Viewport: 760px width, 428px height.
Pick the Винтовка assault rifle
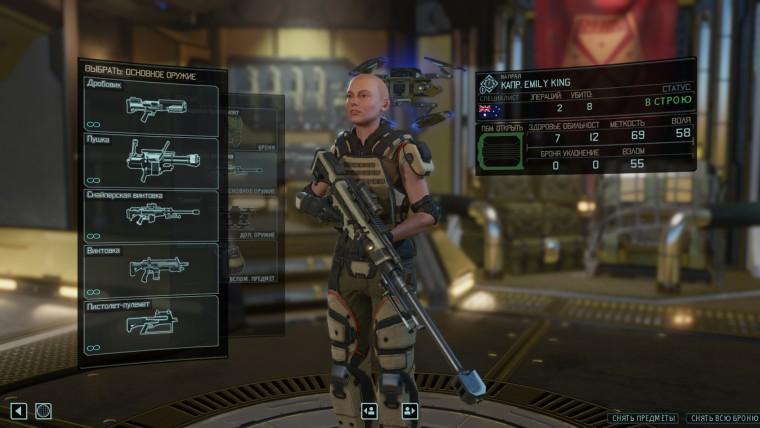[151, 268]
